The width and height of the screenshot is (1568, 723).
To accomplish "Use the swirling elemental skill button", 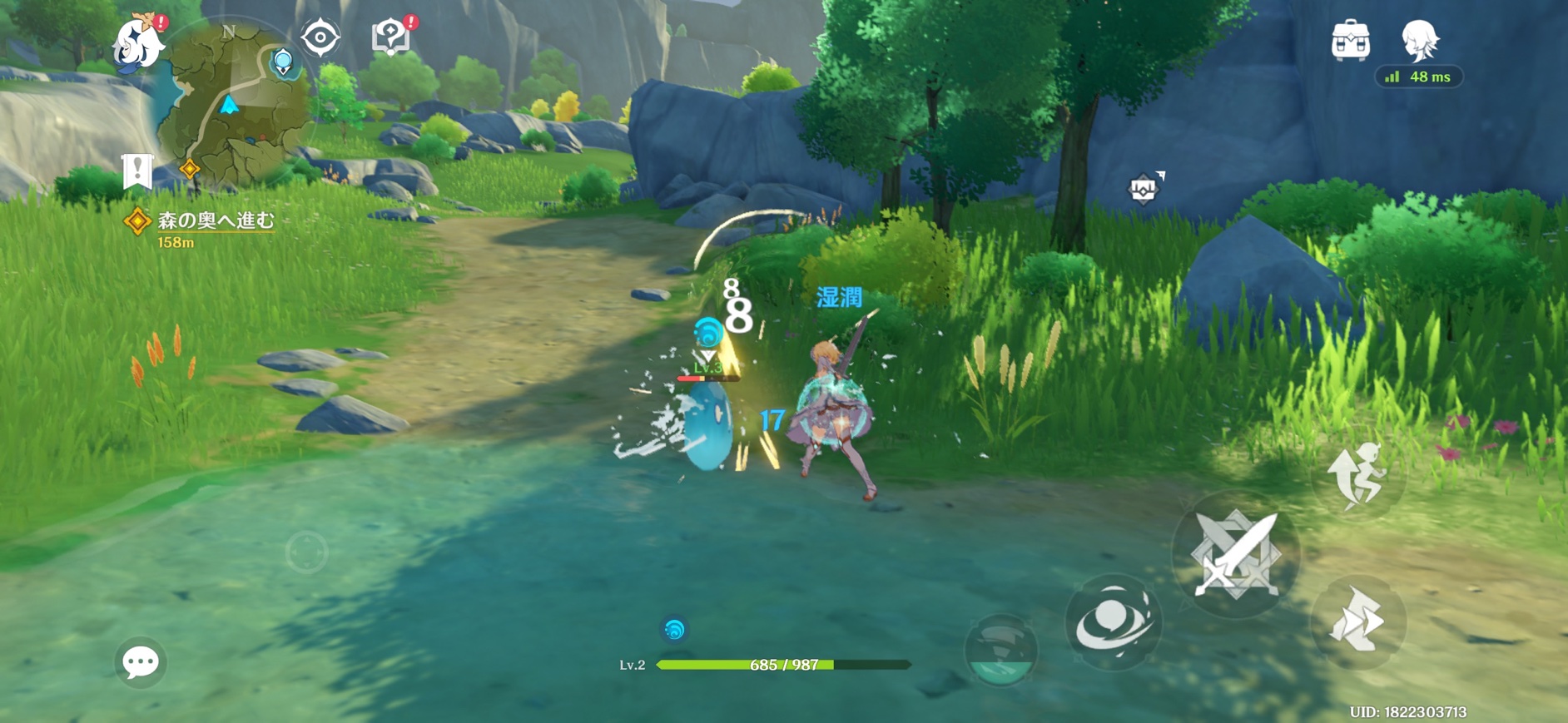I will pyautogui.click(x=1113, y=621).
